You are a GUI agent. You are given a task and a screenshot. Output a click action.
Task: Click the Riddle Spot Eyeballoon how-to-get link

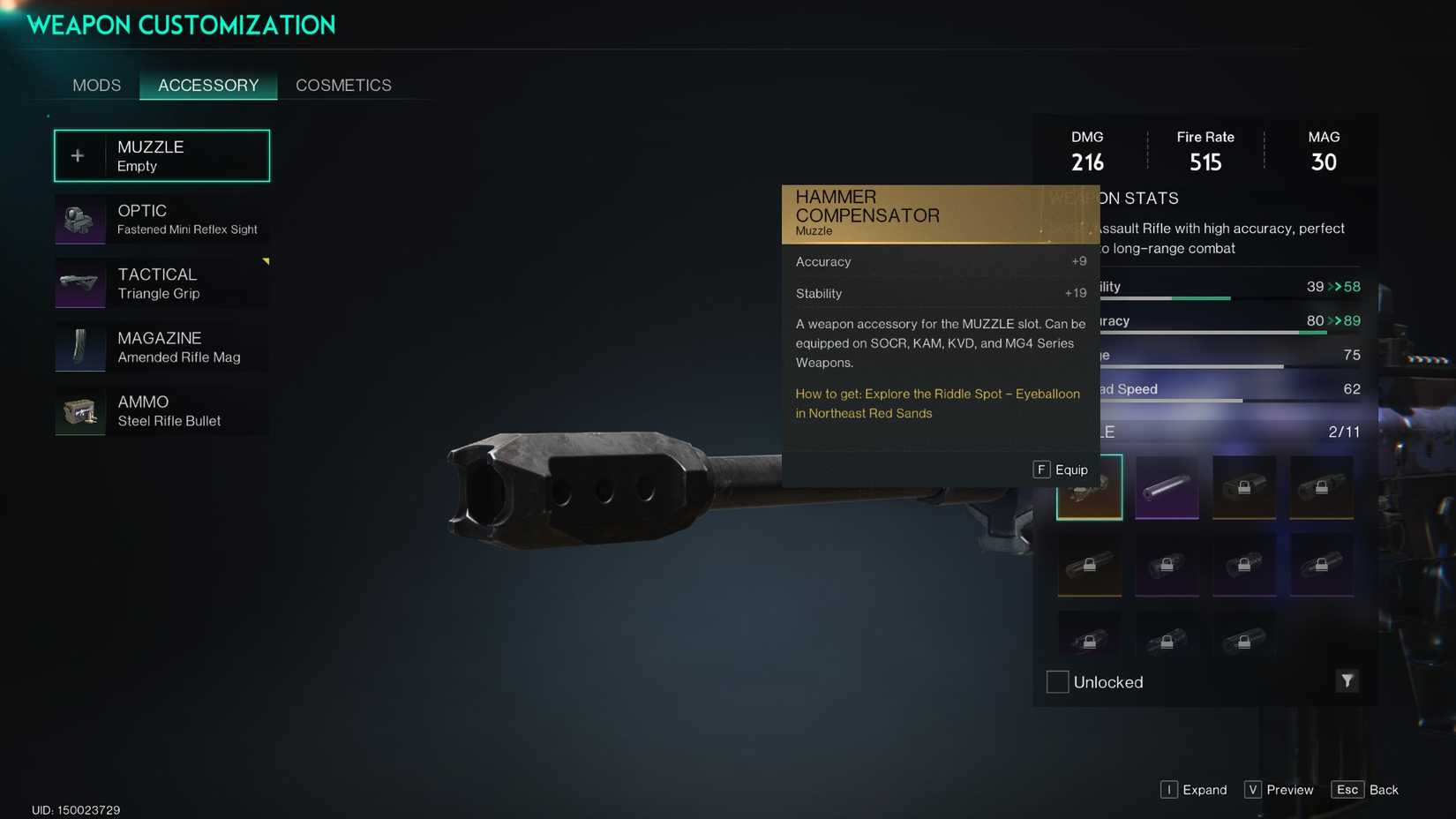tap(937, 403)
